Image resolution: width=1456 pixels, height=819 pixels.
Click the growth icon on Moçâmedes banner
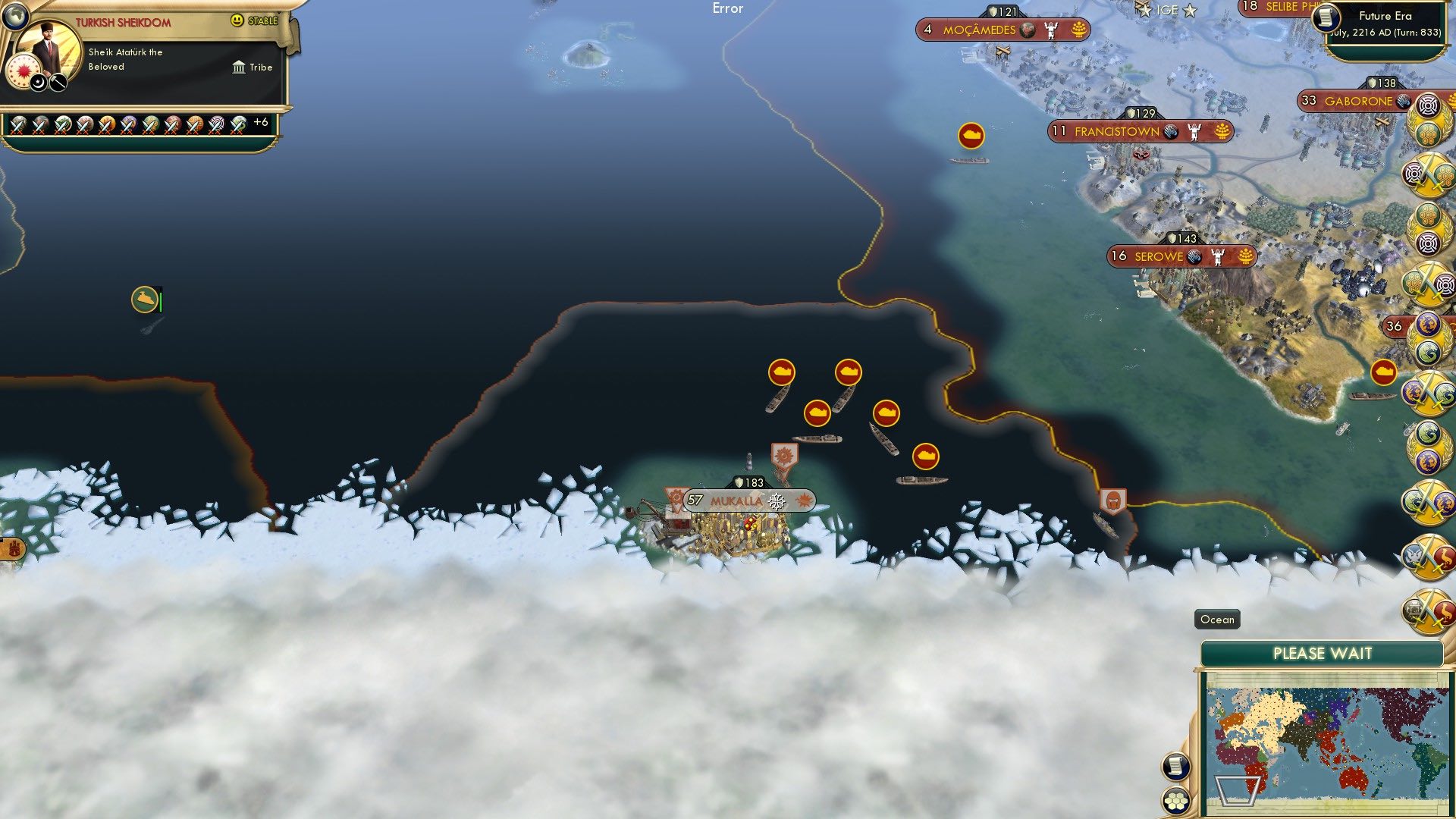pyautogui.click(x=1078, y=30)
